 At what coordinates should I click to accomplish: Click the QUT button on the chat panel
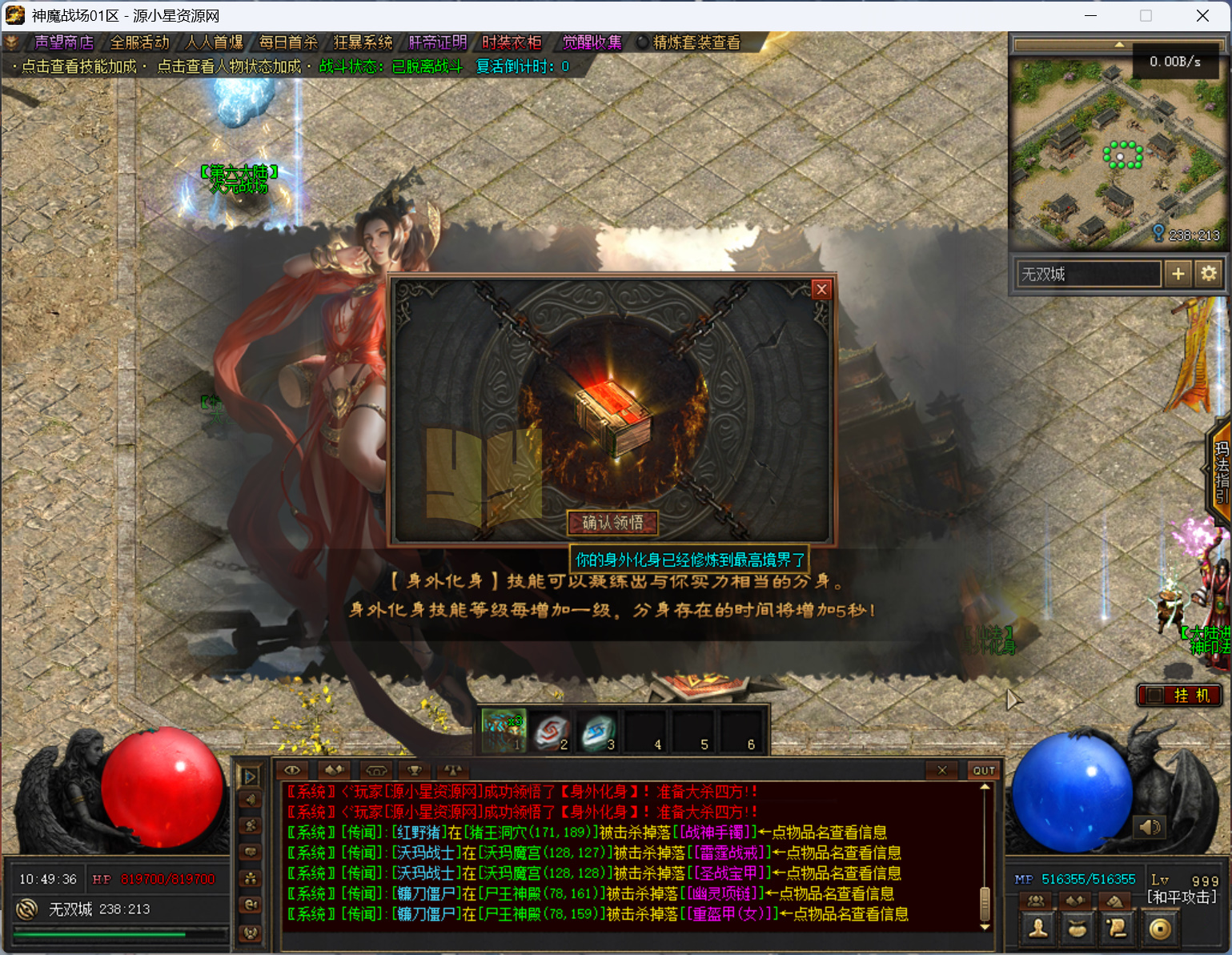click(x=984, y=770)
